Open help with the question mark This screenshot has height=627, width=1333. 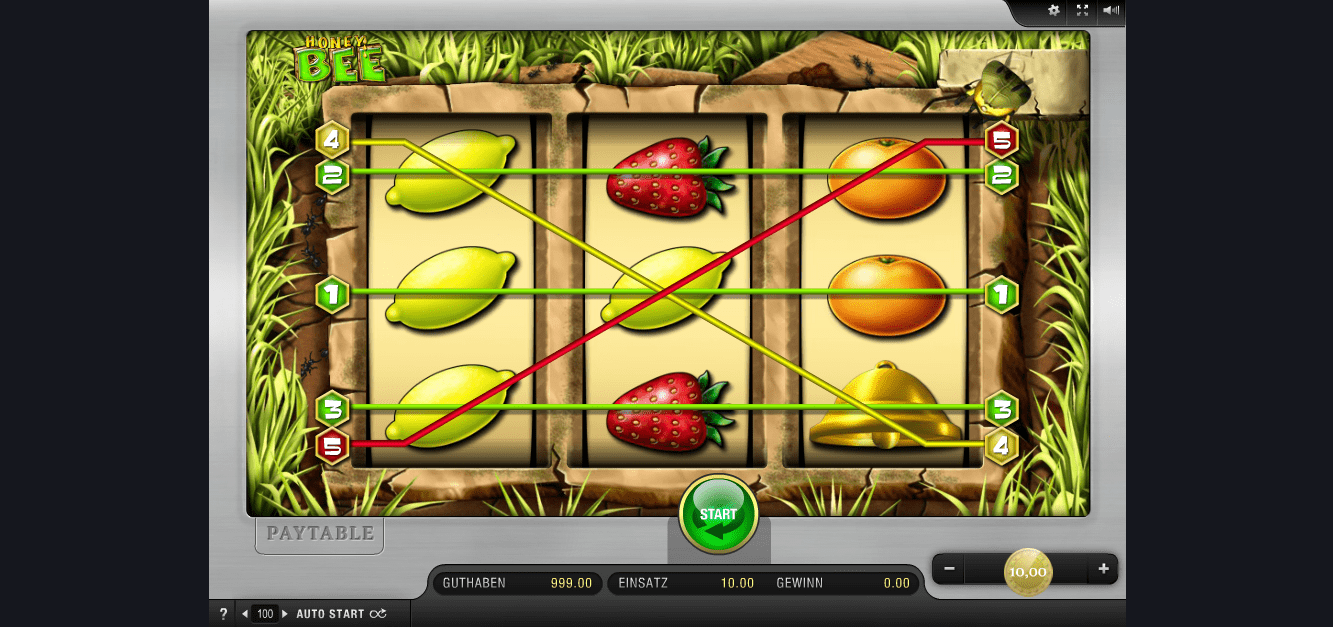coord(223,614)
